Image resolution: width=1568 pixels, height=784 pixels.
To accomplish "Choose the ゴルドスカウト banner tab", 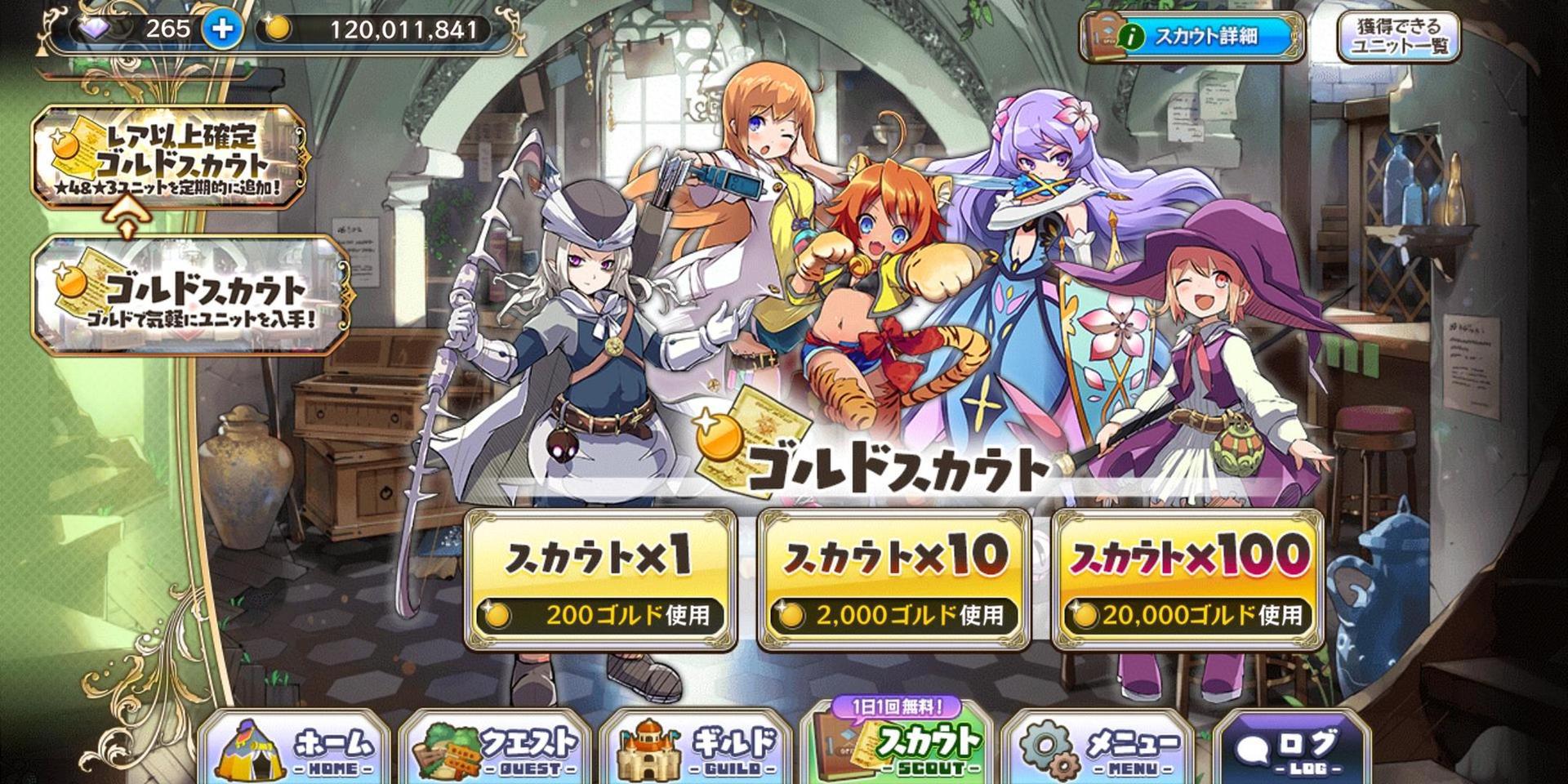I will click(192, 296).
